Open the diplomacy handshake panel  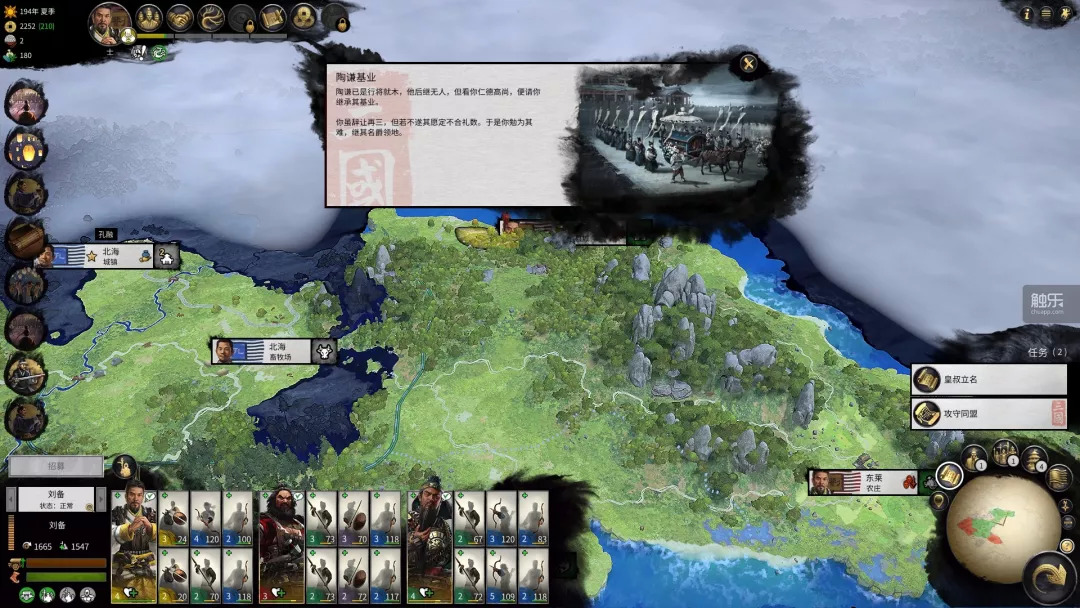pos(180,17)
